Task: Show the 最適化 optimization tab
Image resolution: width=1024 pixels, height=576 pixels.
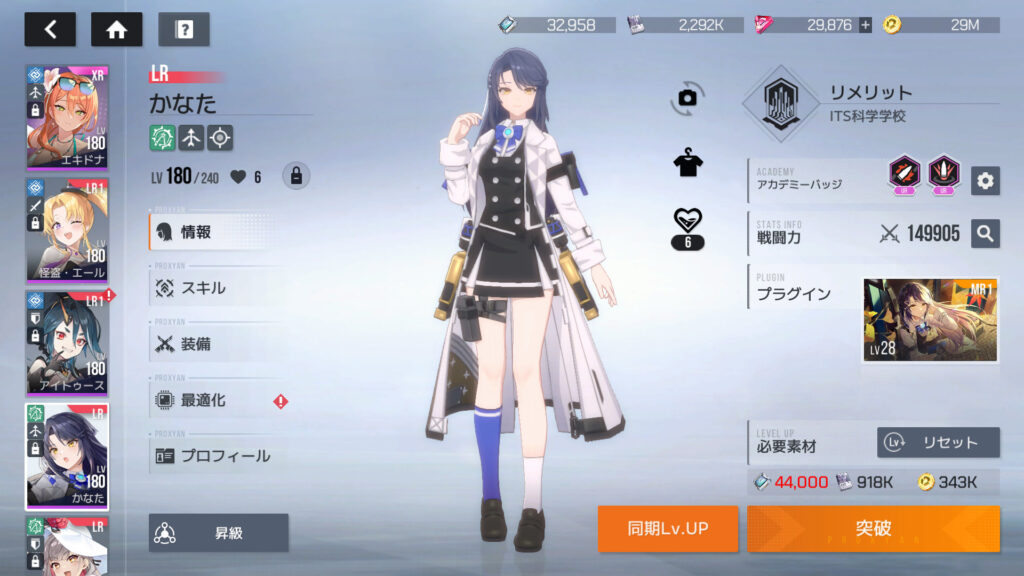Action: pyautogui.click(x=215, y=400)
